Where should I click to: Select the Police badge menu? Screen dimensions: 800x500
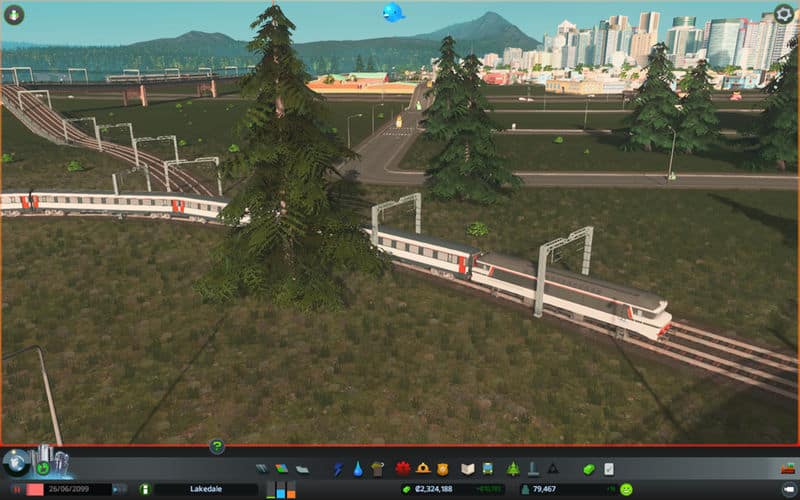coord(442,468)
